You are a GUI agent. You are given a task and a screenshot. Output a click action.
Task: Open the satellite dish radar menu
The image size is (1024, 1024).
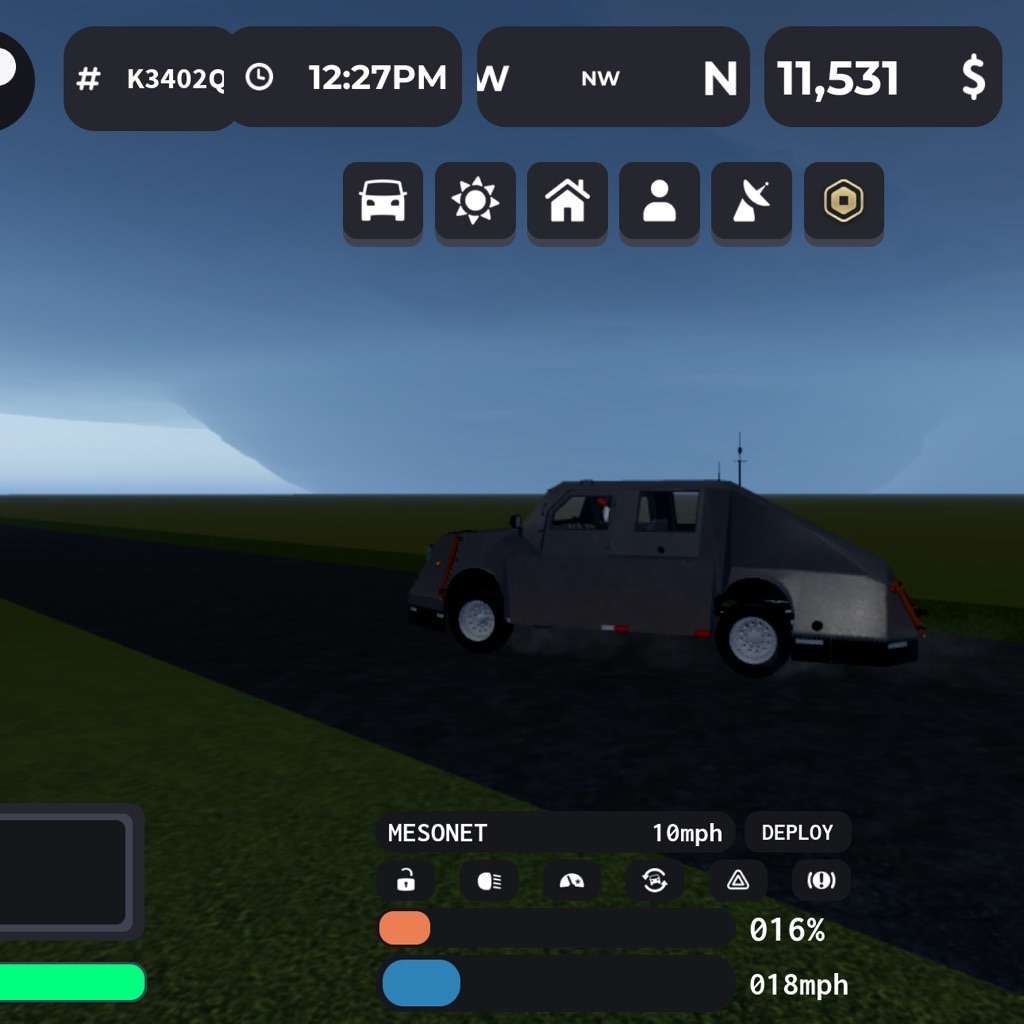(751, 202)
